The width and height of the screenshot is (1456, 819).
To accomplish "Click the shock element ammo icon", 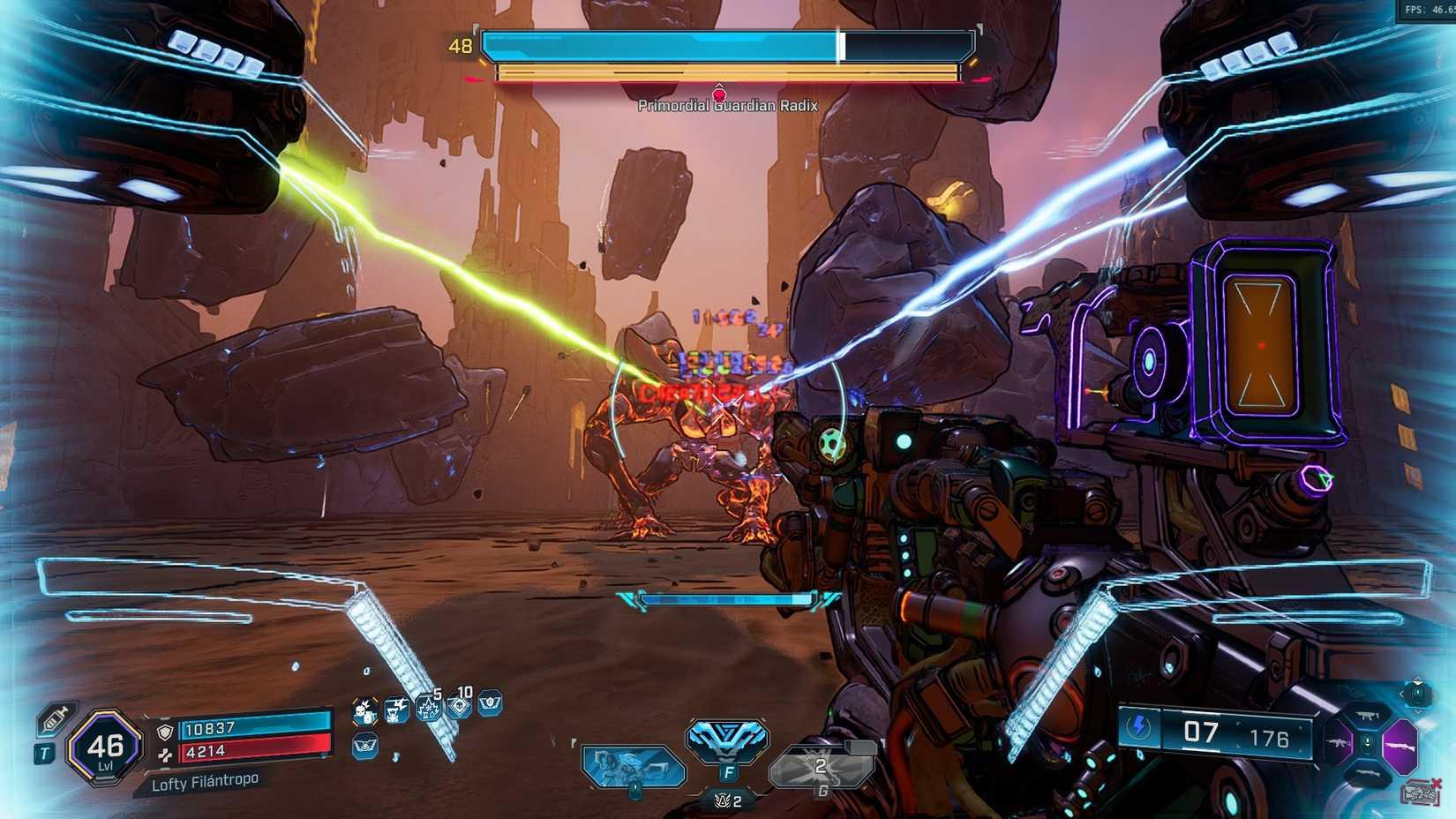I will tap(1139, 728).
